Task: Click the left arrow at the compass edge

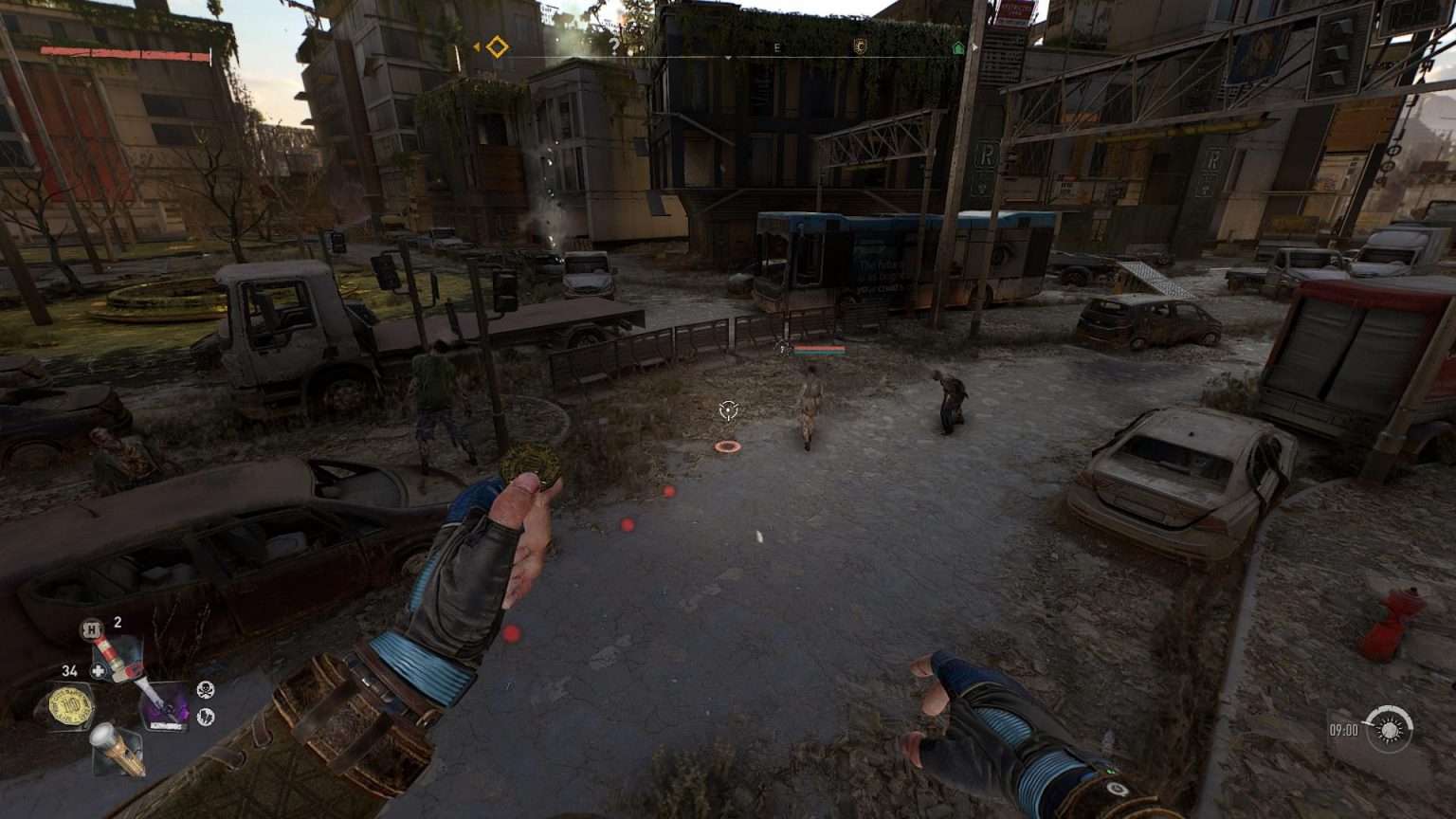Action: [x=477, y=46]
